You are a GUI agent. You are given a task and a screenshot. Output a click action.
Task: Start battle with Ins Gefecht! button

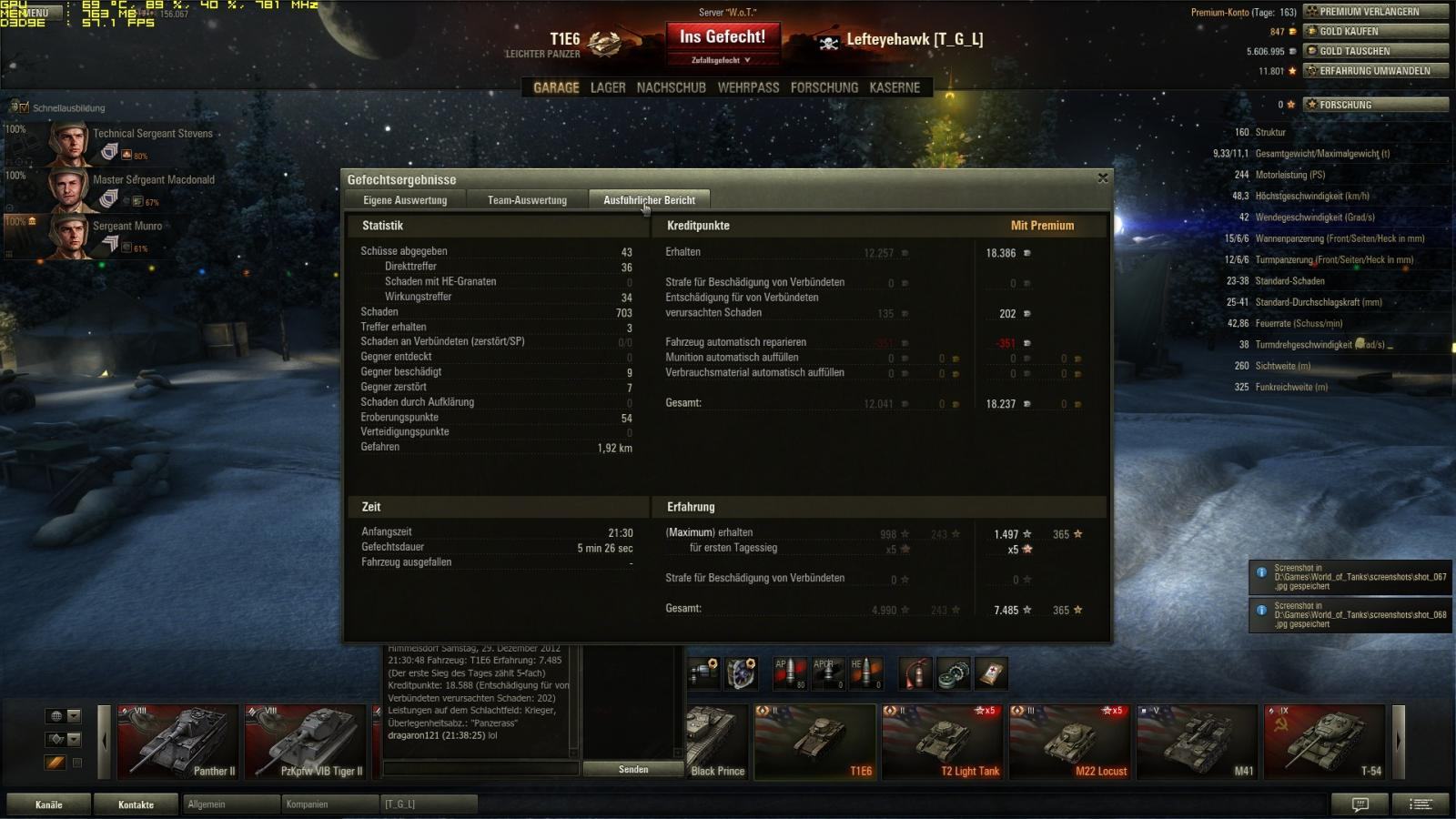tap(723, 38)
